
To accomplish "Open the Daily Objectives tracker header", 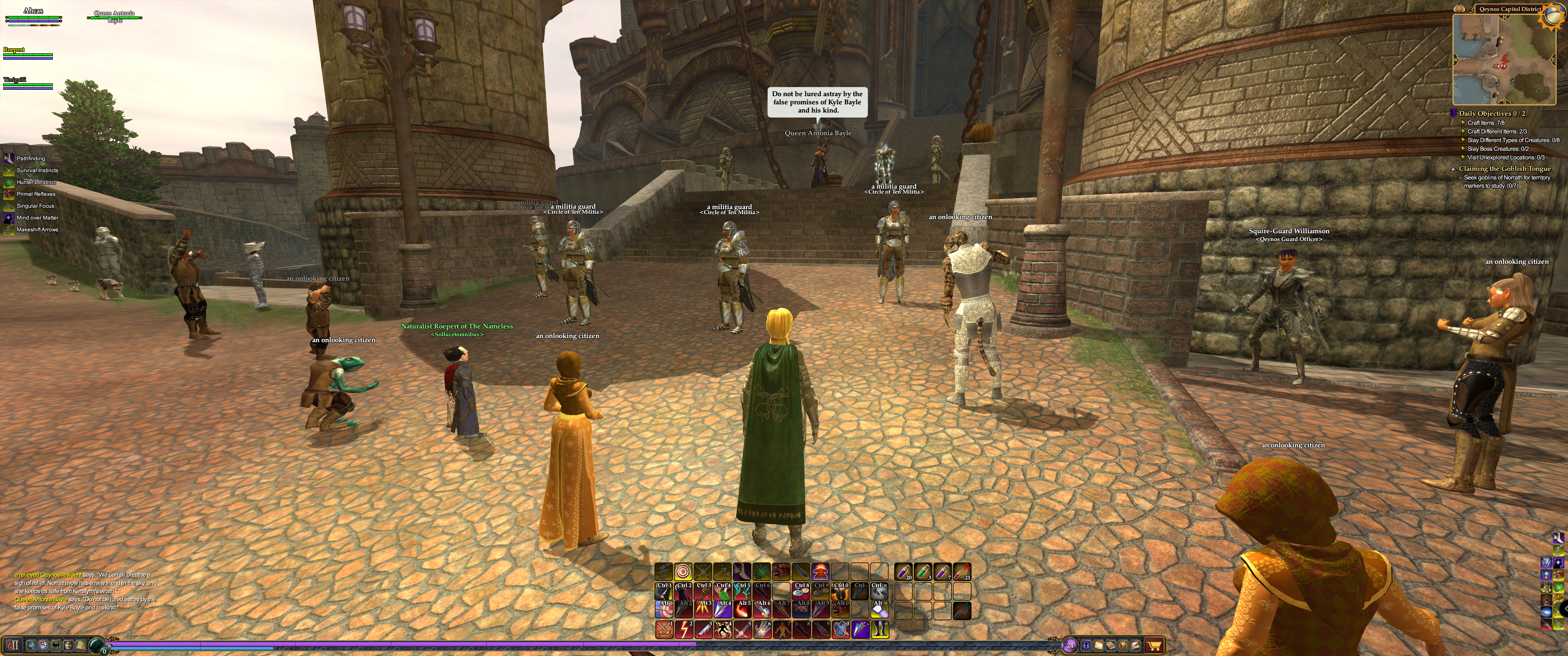I will click(1491, 113).
